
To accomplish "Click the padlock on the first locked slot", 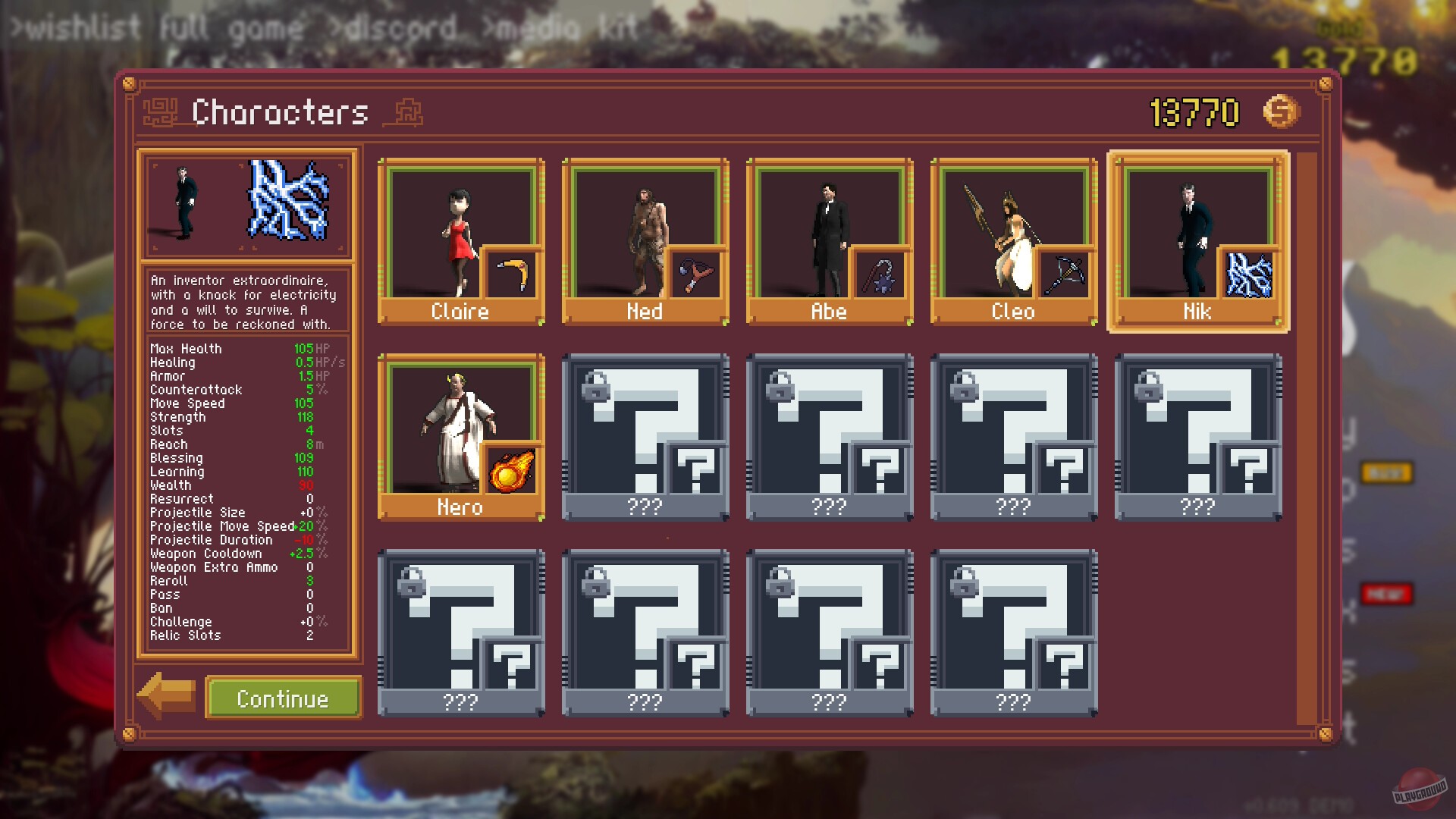I will (595, 388).
